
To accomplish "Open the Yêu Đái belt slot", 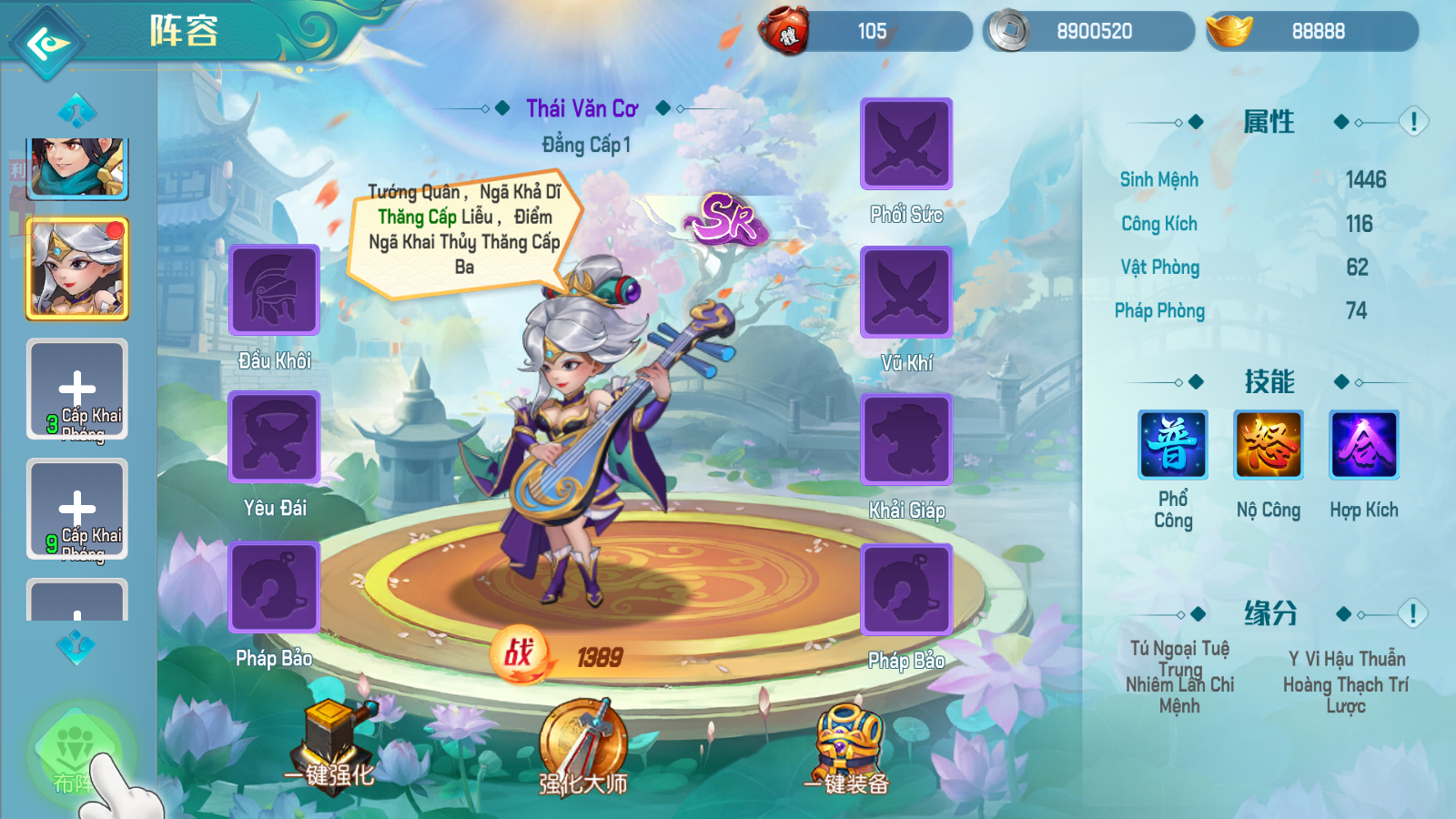I will coord(274,437).
